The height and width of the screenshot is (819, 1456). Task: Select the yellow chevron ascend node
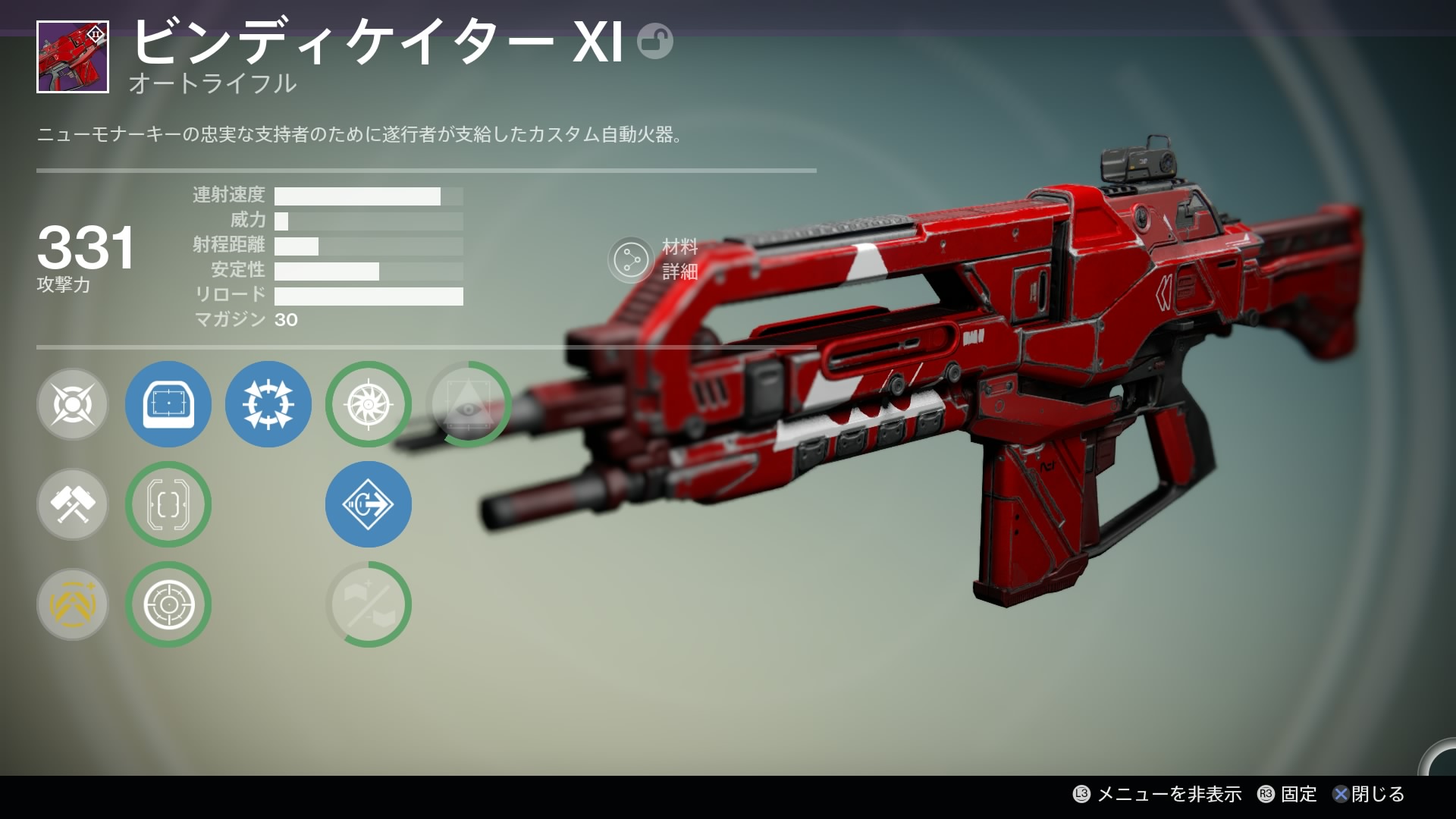(73, 604)
